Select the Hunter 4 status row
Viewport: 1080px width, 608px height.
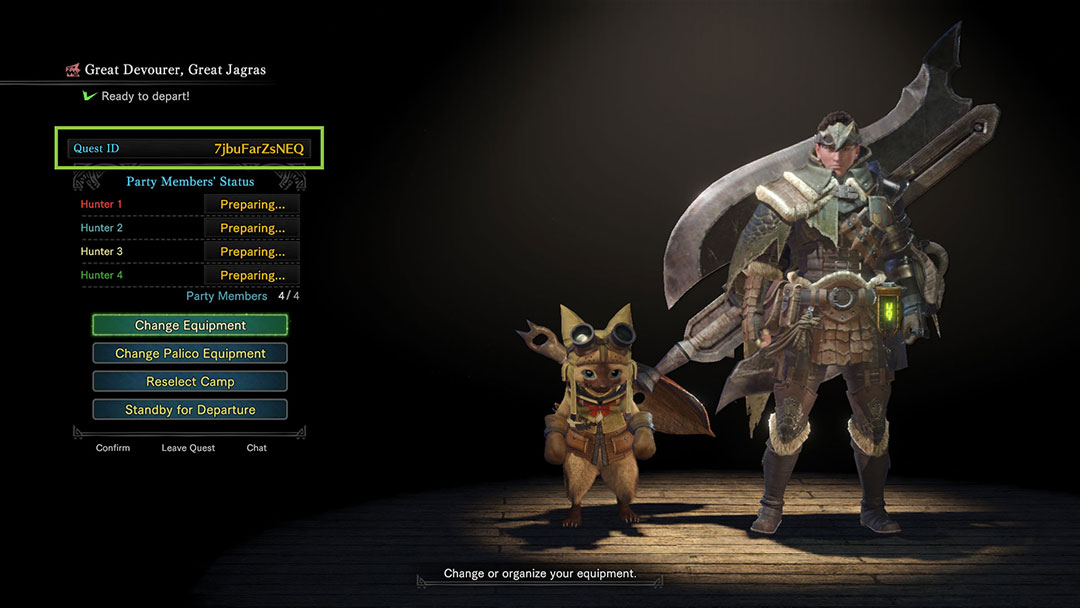tap(190, 275)
